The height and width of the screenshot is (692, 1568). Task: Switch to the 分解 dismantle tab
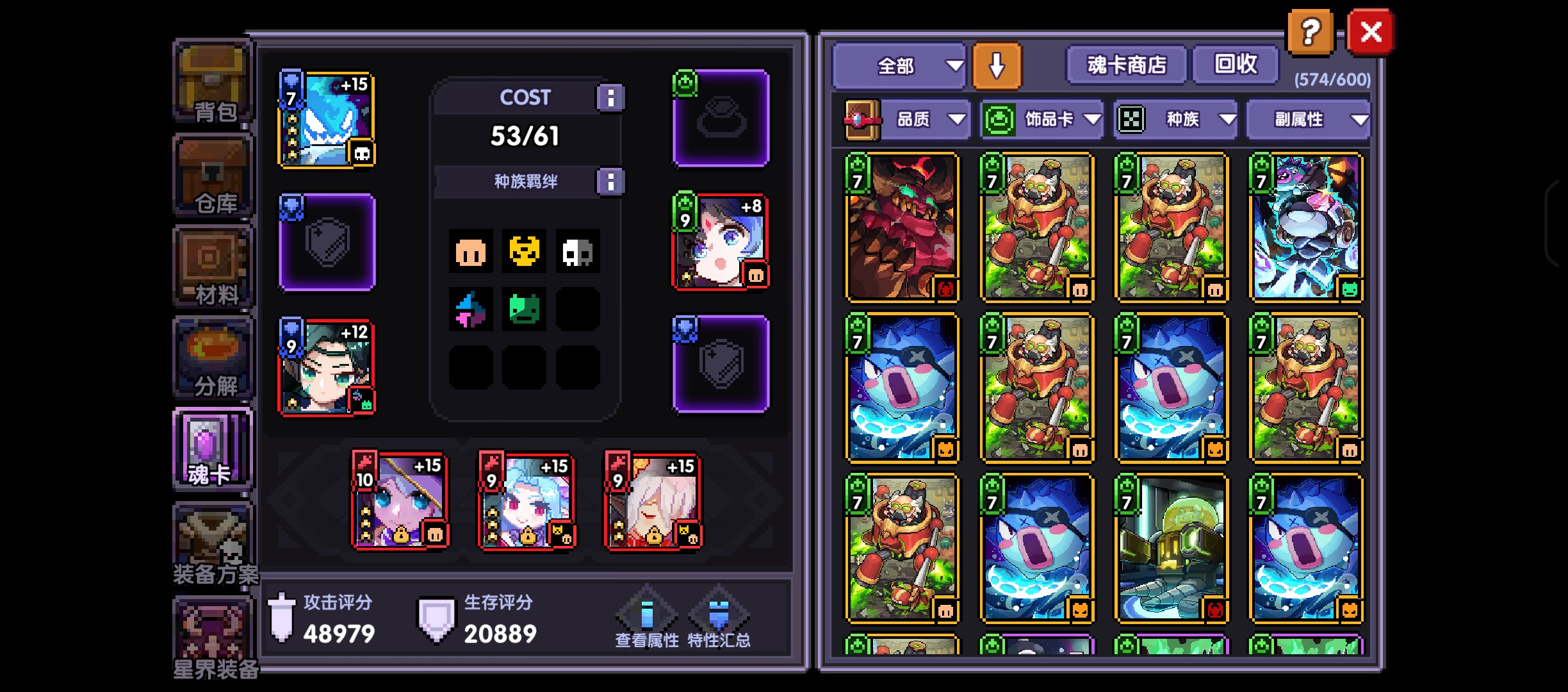click(x=213, y=358)
